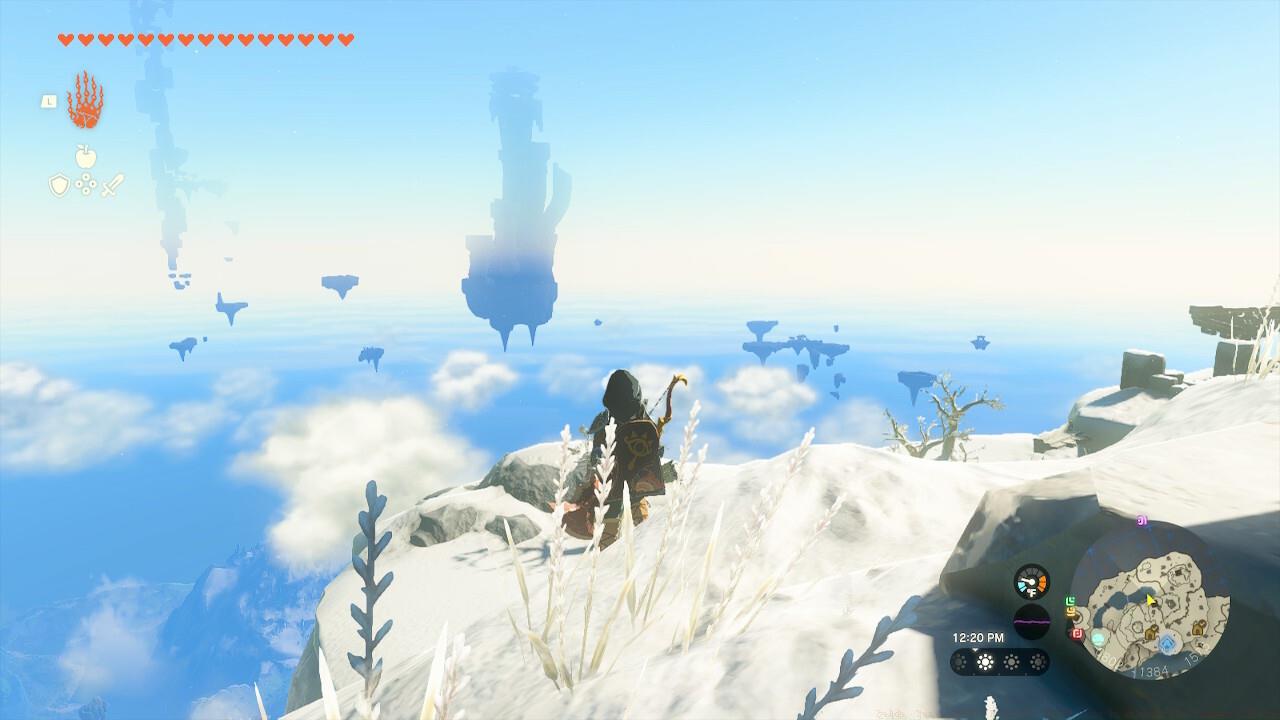
Task: Toggle the yellow marker beneath the green one
Action: (1071, 610)
